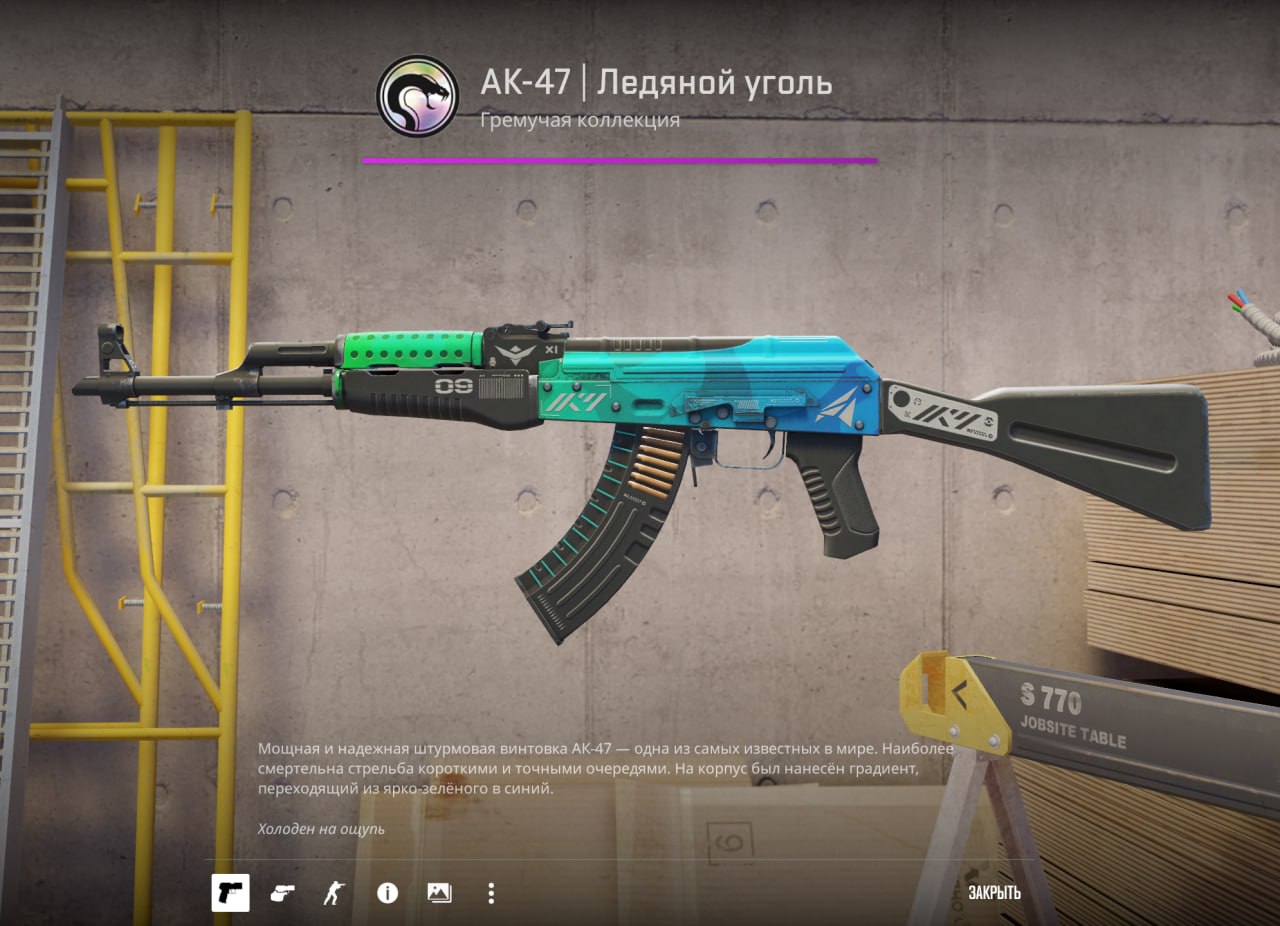1280x926 pixels.
Task: Click the snake collection emblem icon
Action: pyautogui.click(x=417, y=96)
